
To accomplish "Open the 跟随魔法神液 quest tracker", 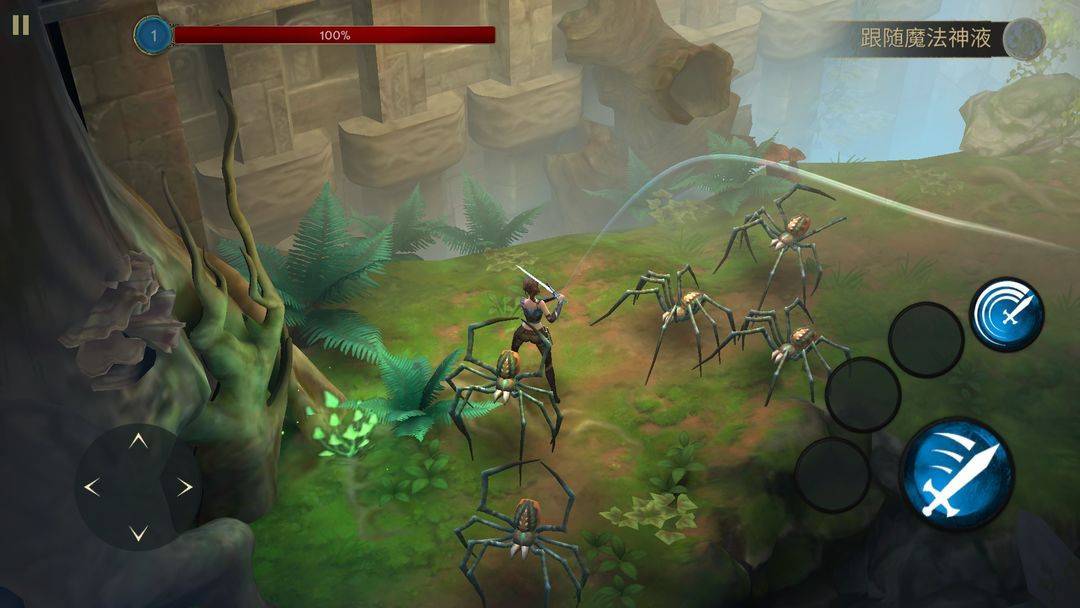I will [x=927, y=39].
